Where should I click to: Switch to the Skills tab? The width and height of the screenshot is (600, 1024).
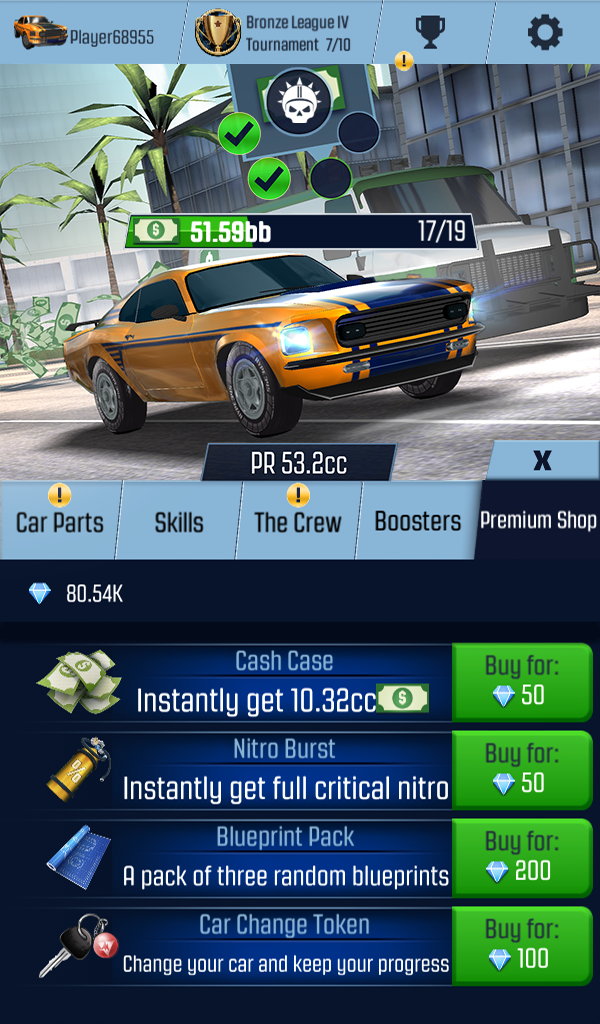point(179,522)
